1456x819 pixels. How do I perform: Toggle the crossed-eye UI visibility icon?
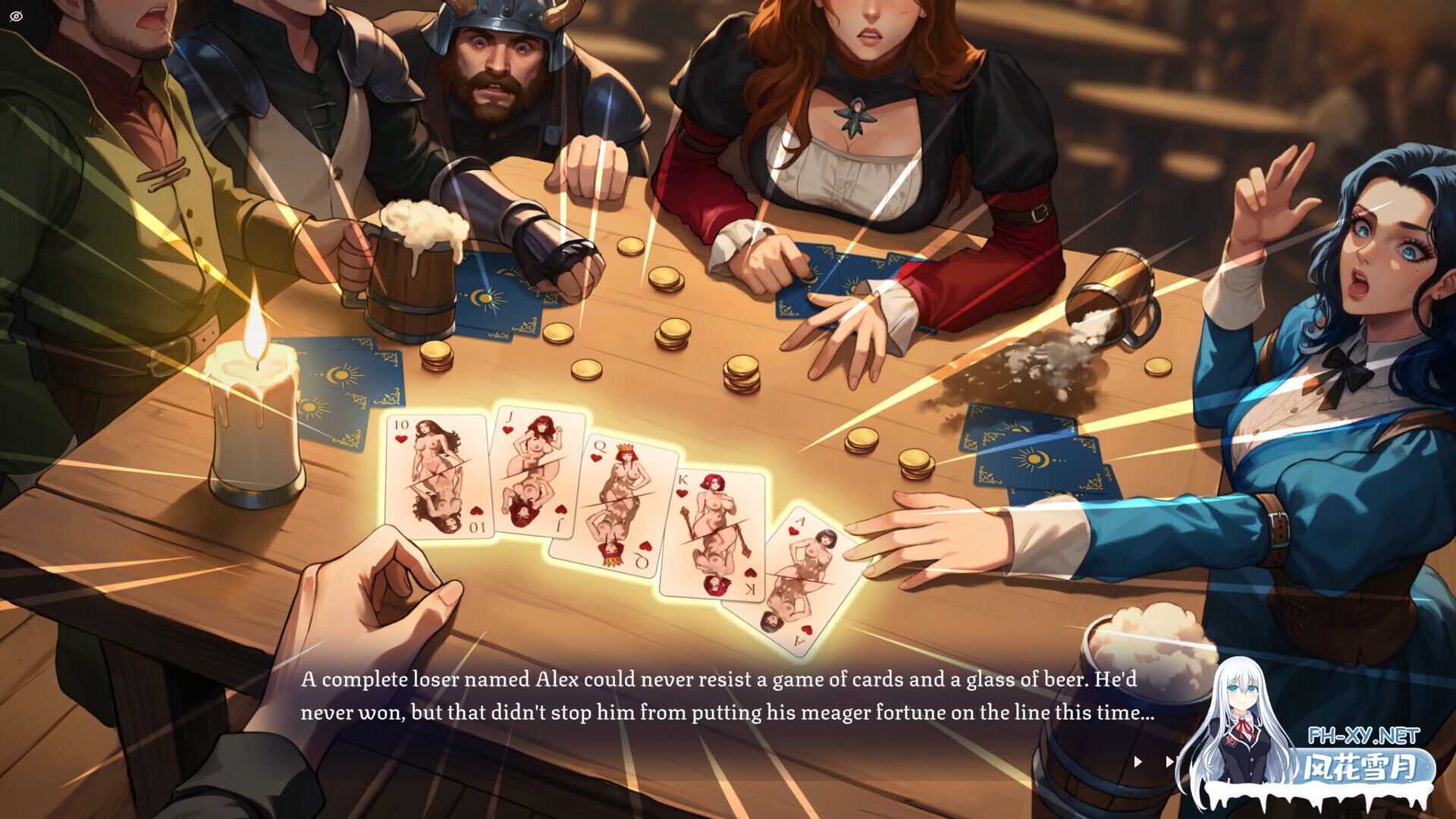(x=17, y=16)
